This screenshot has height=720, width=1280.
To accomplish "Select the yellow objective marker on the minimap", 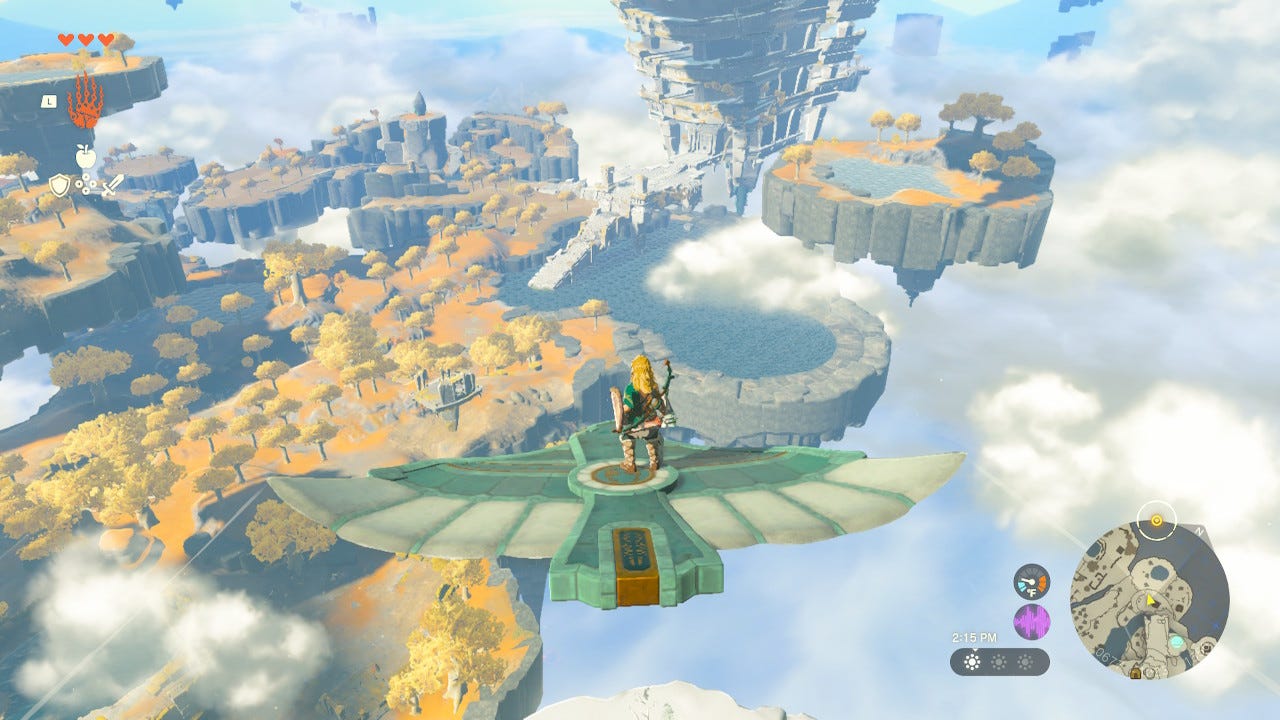I will pos(1157,521).
